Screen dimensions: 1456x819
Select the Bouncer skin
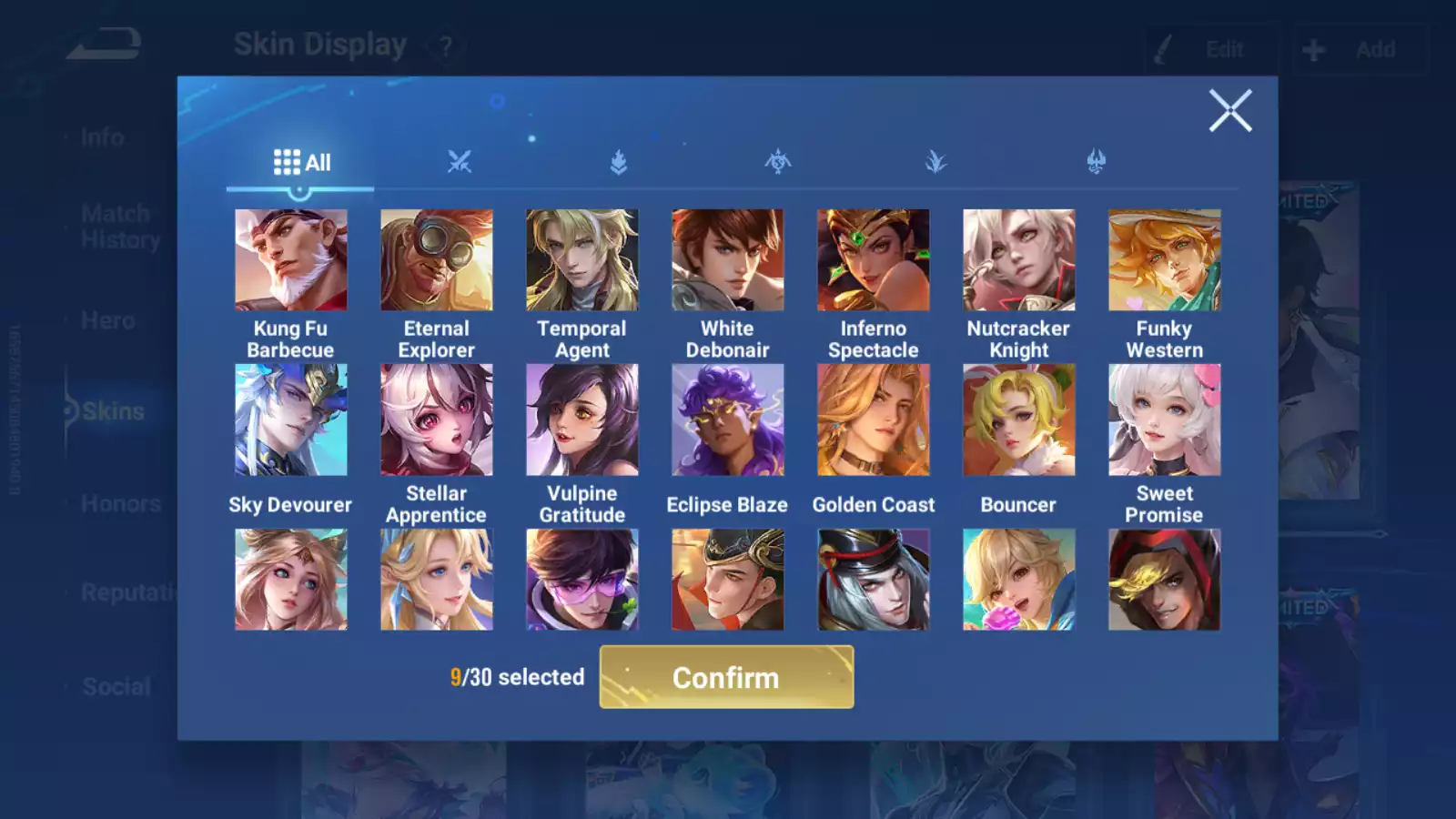(1018, 420)
